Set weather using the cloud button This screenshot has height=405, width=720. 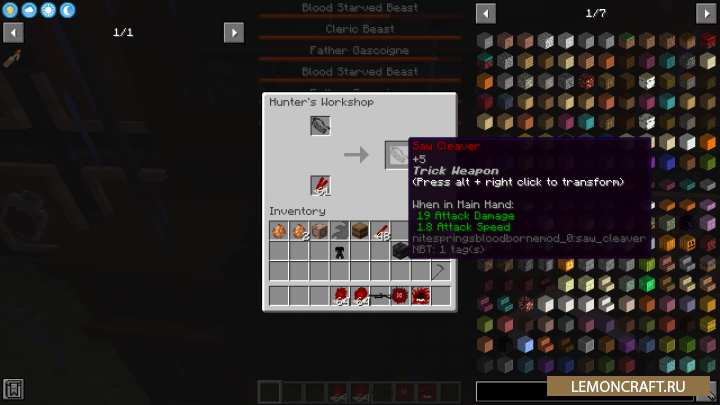29,10
